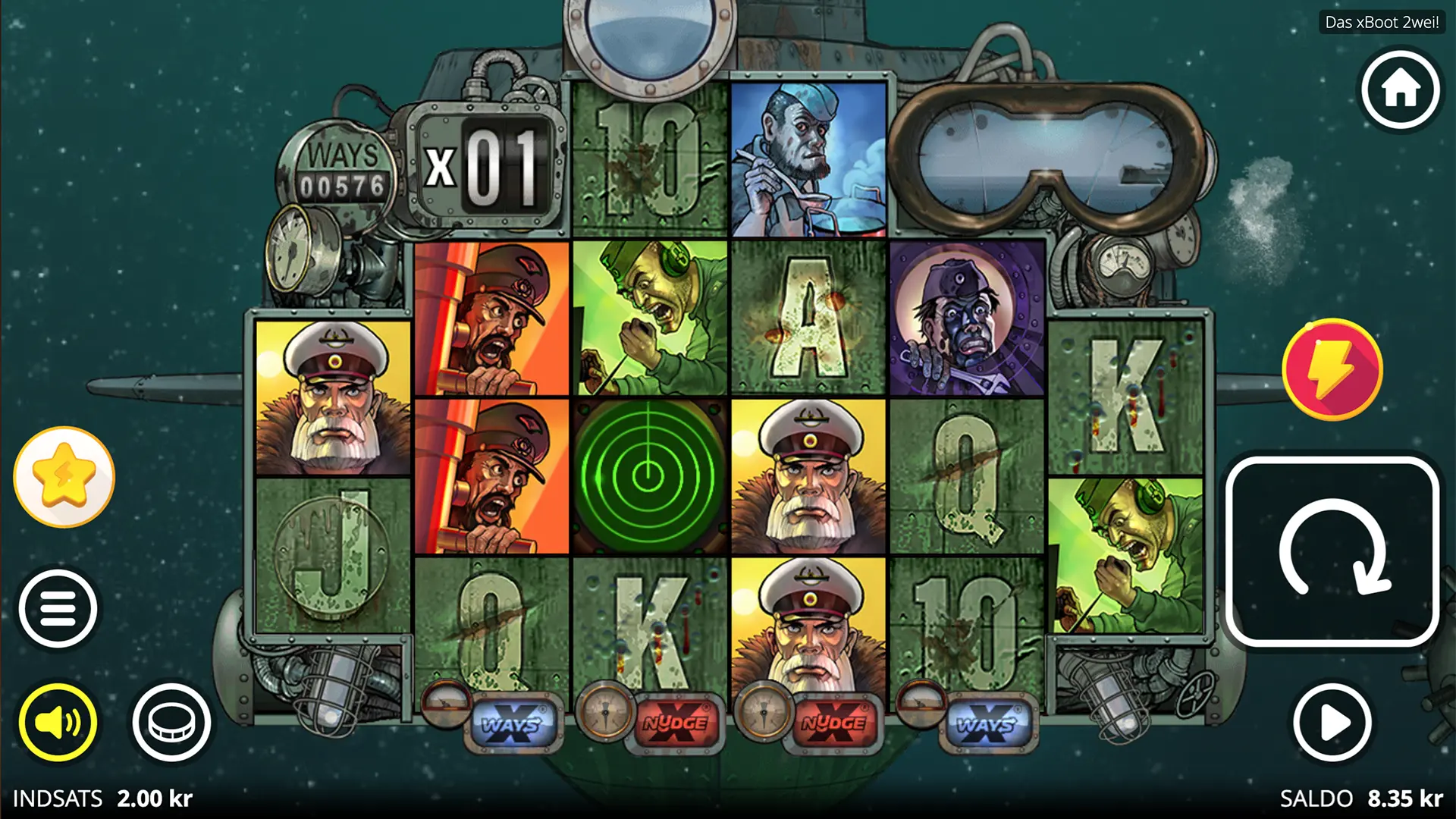Viewport: 1456px width, 819px height.
Task: Click the xWays badge under reel two
Action: tap(514, 723)
